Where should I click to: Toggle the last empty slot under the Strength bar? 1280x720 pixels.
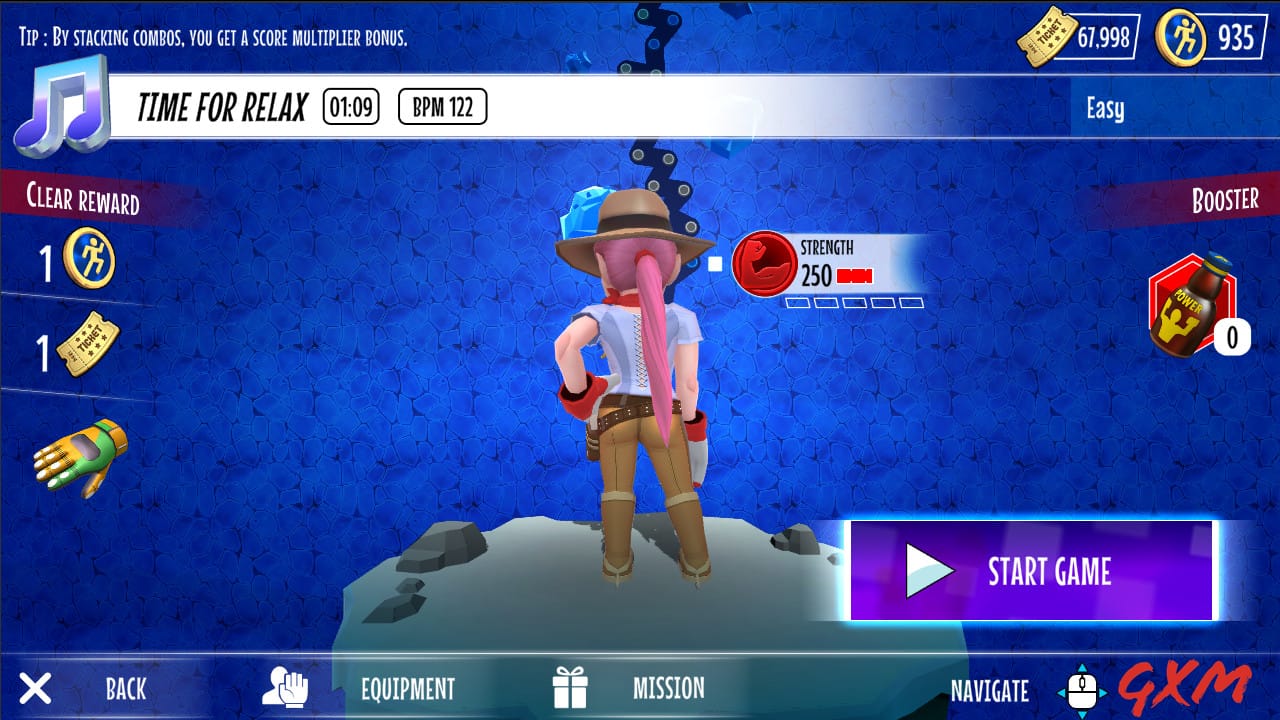coord(911,302)
